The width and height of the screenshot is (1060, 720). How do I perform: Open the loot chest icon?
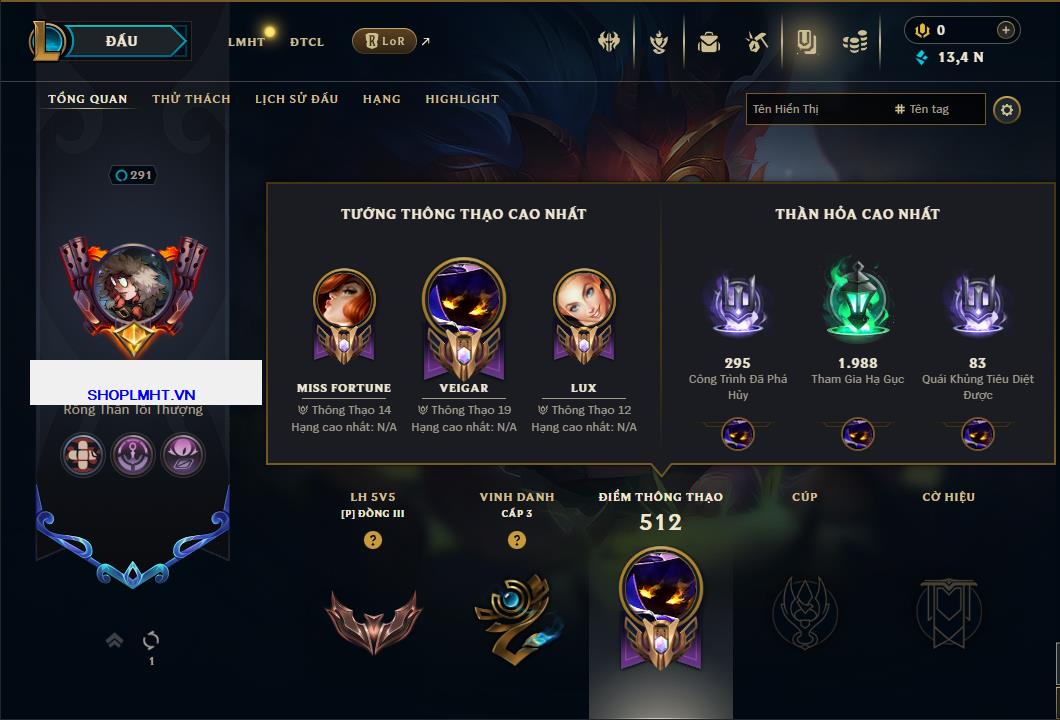[x=709, y=42]
